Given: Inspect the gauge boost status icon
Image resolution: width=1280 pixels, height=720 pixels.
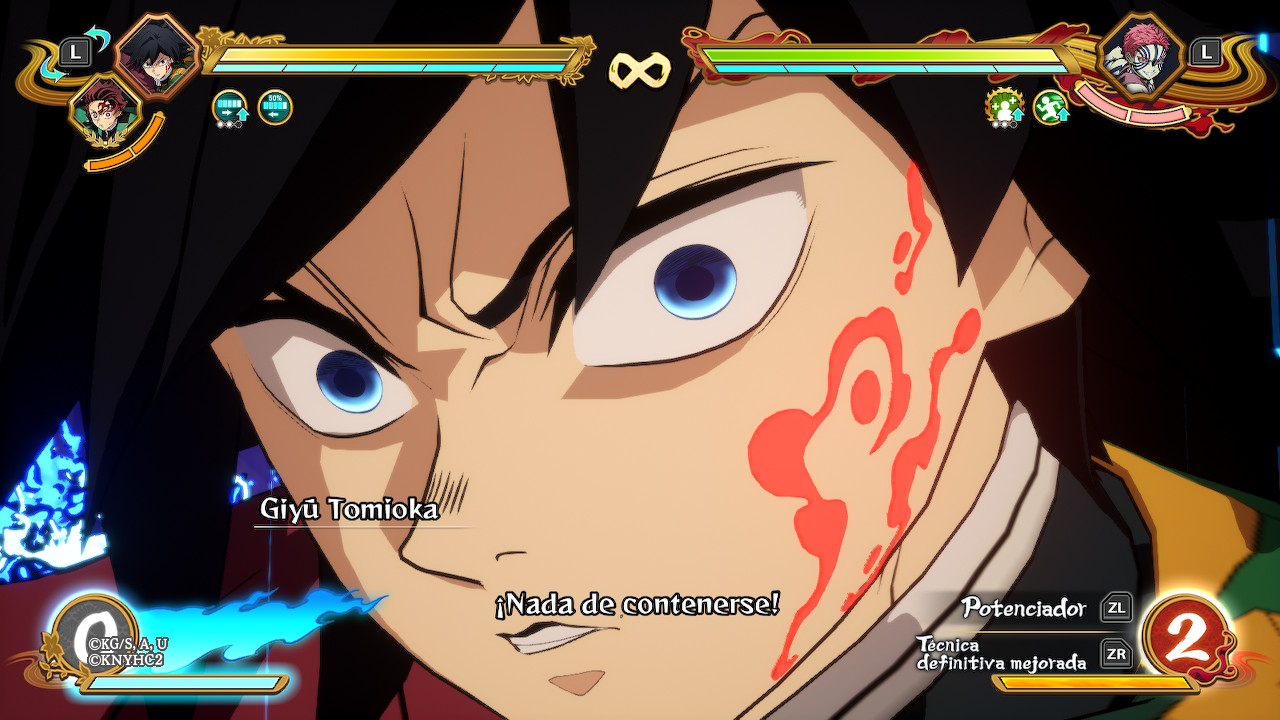Looking at the screenshot, I should click(x=230, y=107).
